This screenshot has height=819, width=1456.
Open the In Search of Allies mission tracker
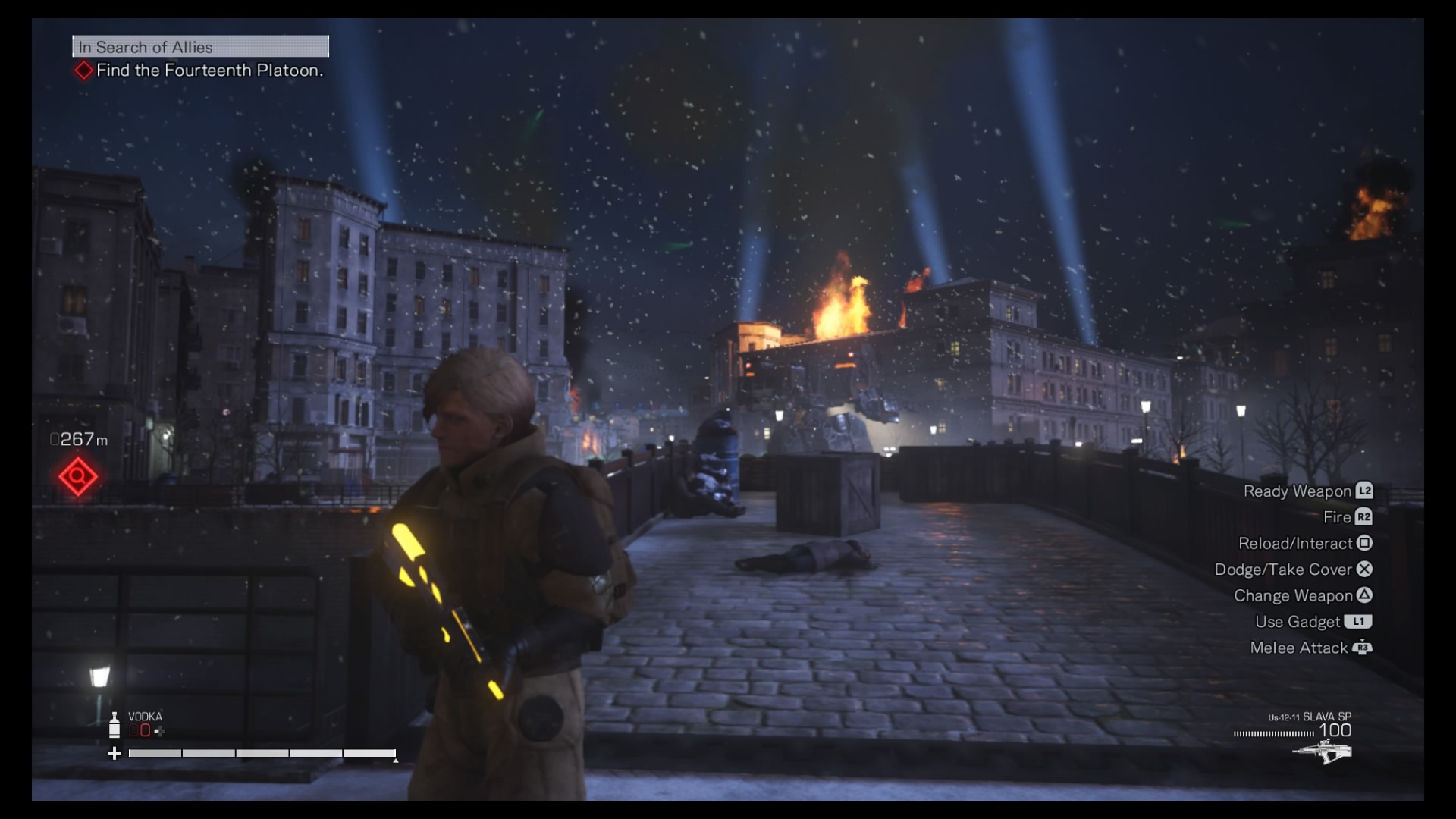pyautogui.click(x=200, y=47)
